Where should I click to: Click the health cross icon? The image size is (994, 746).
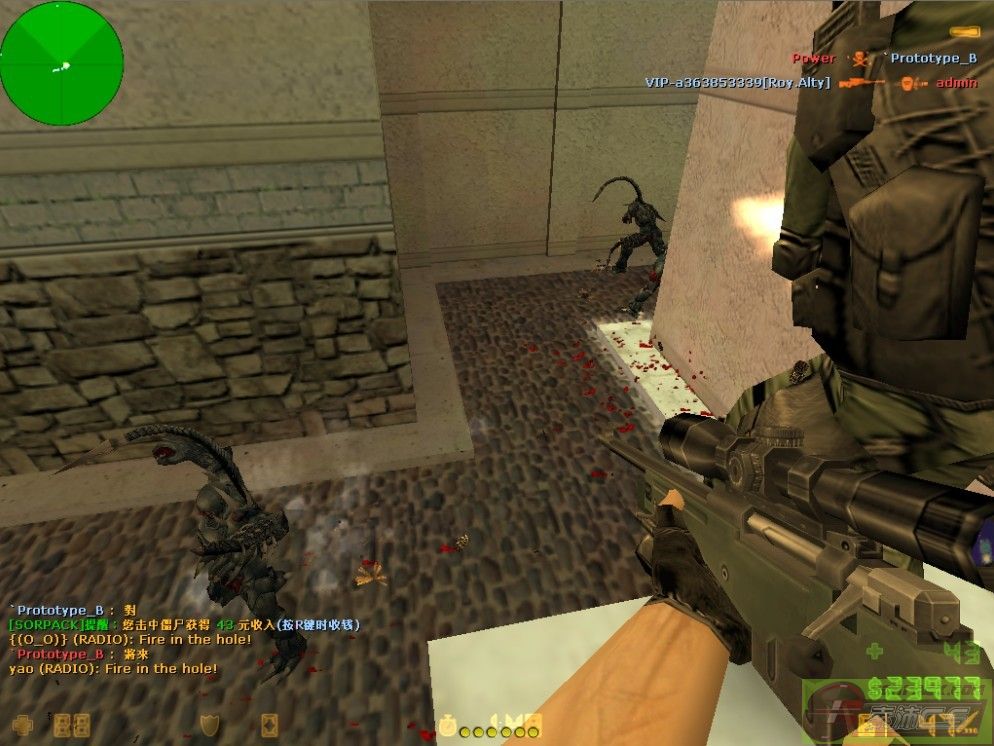pos(22,723)
